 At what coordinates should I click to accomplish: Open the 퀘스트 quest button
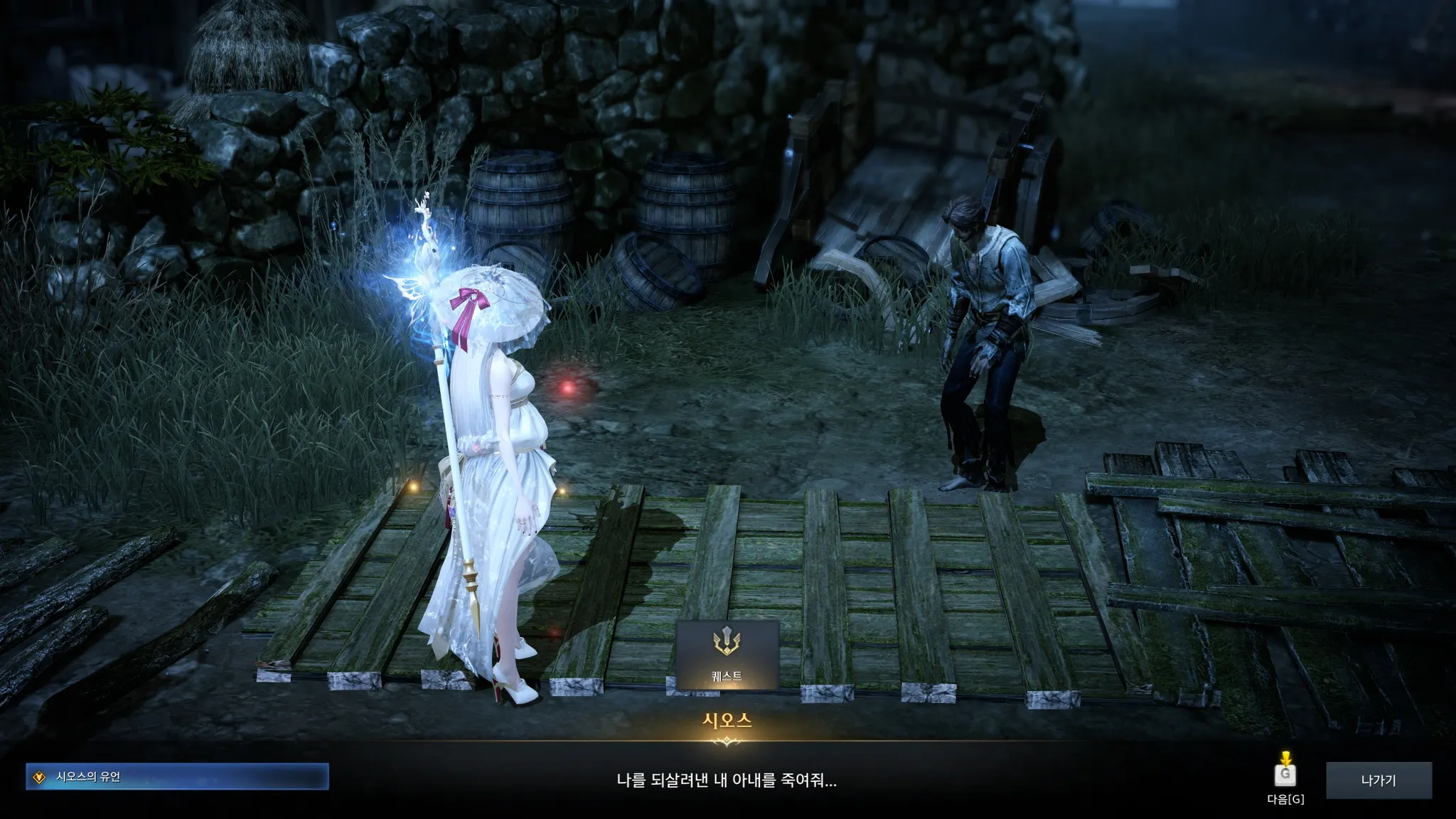pos(727,654)
